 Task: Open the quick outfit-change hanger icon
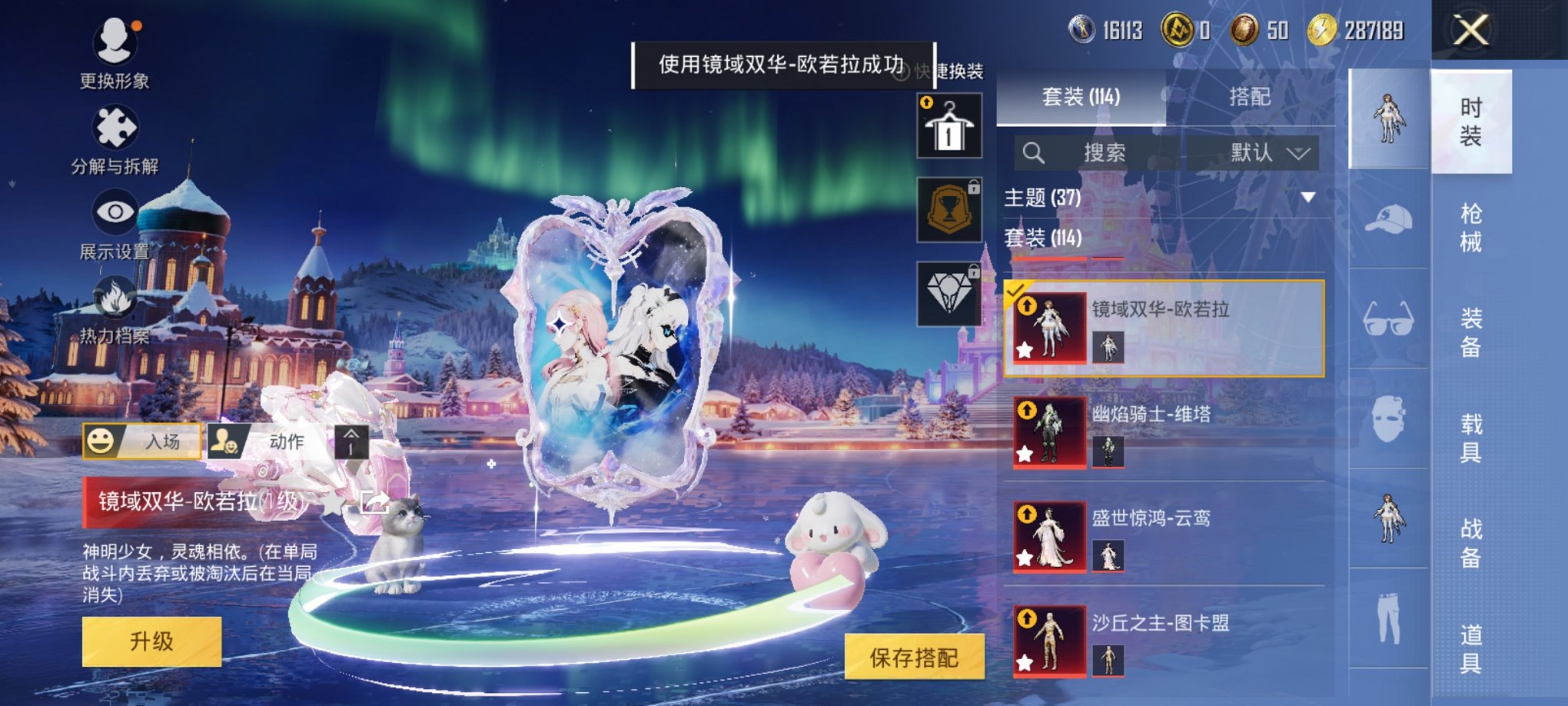(950, 125)
